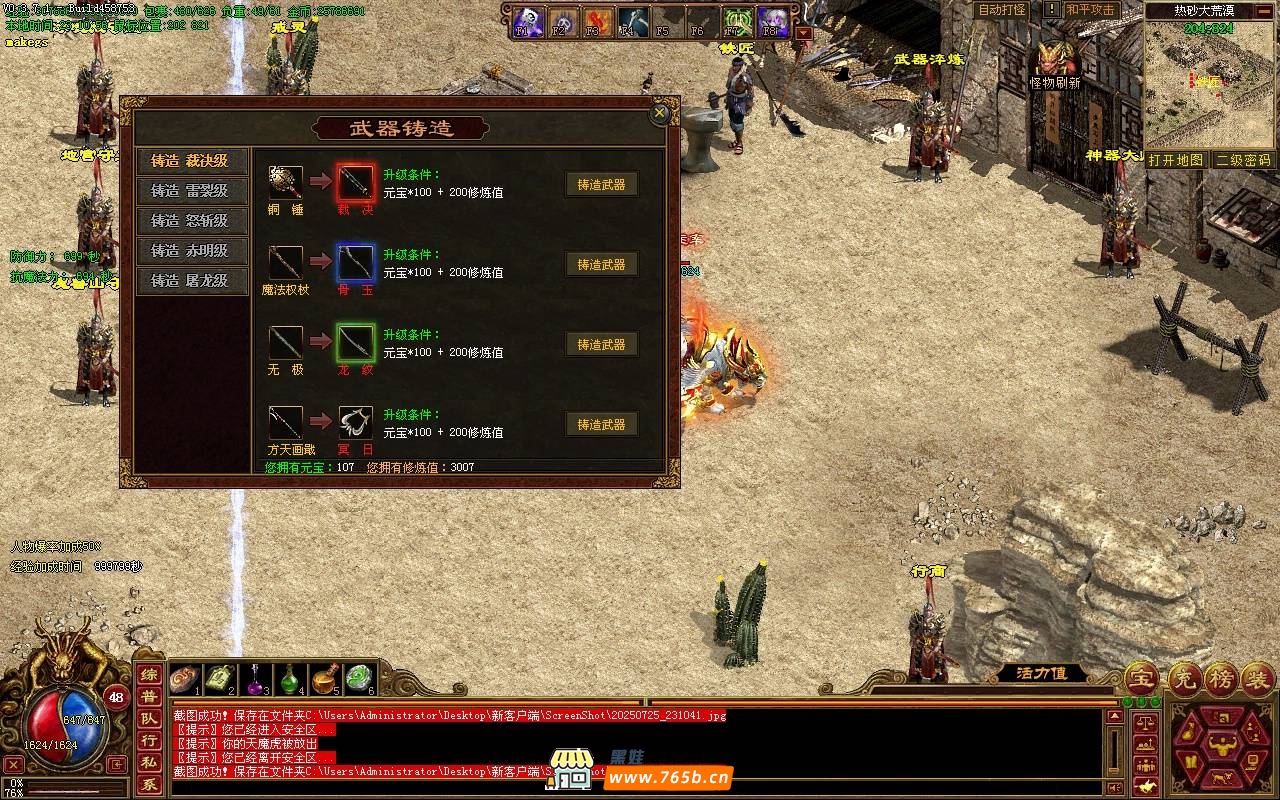This screenshot has height=800, width=1280.
Task: Close the 武器铸造 weapon forging window
Action: (659, 114)
